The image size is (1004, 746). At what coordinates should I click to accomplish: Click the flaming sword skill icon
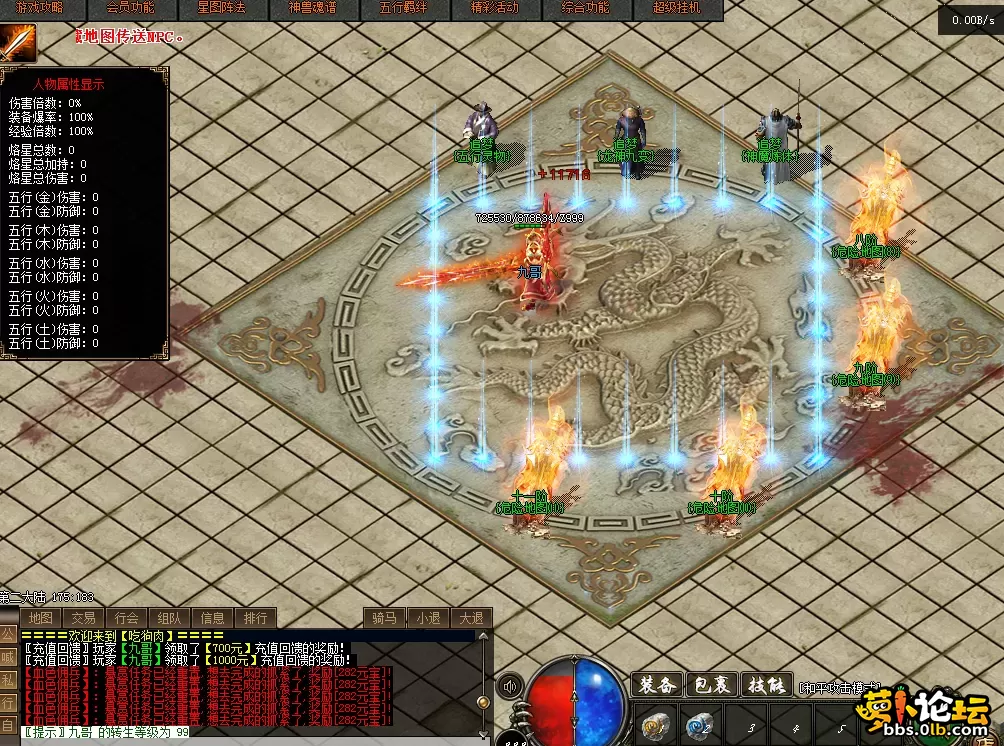(17, 42)
